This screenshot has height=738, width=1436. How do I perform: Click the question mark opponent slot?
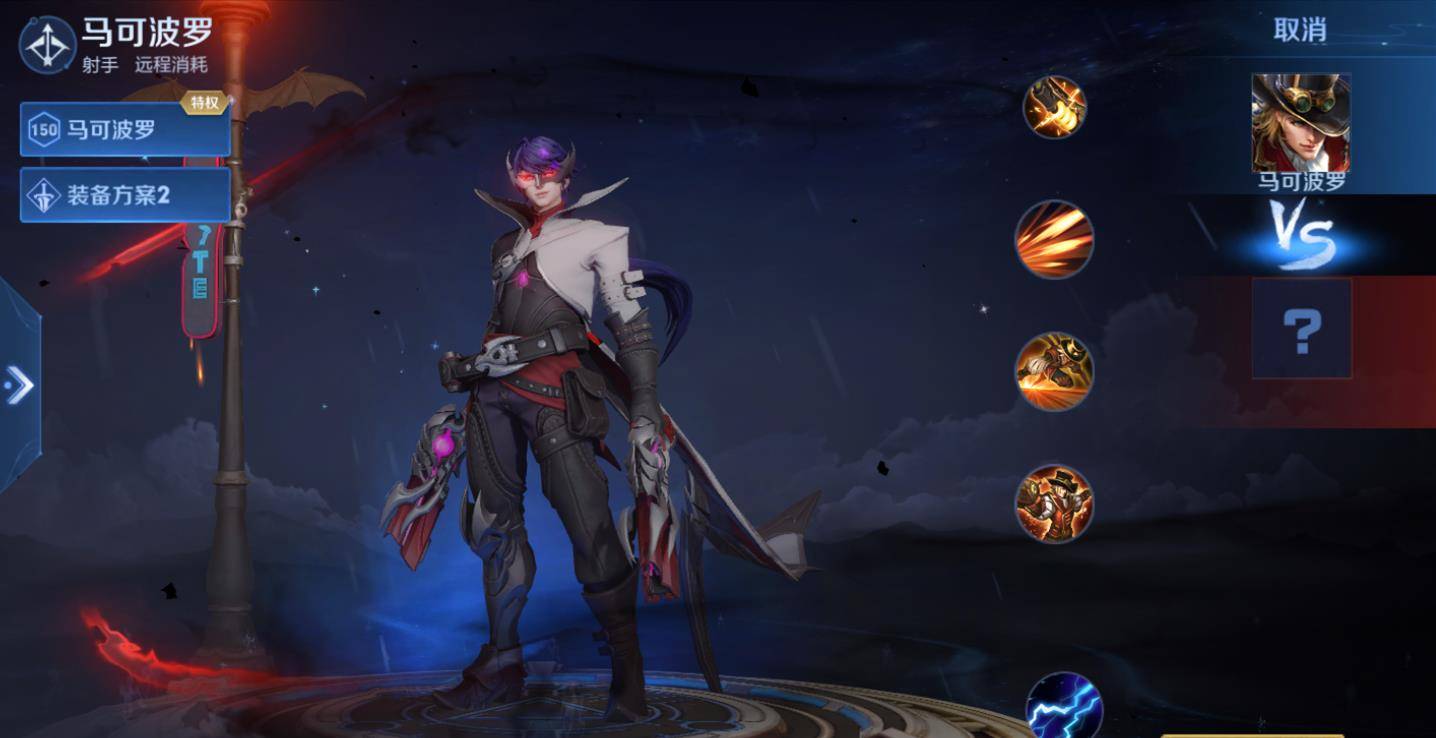click(x=1301, y=329)
